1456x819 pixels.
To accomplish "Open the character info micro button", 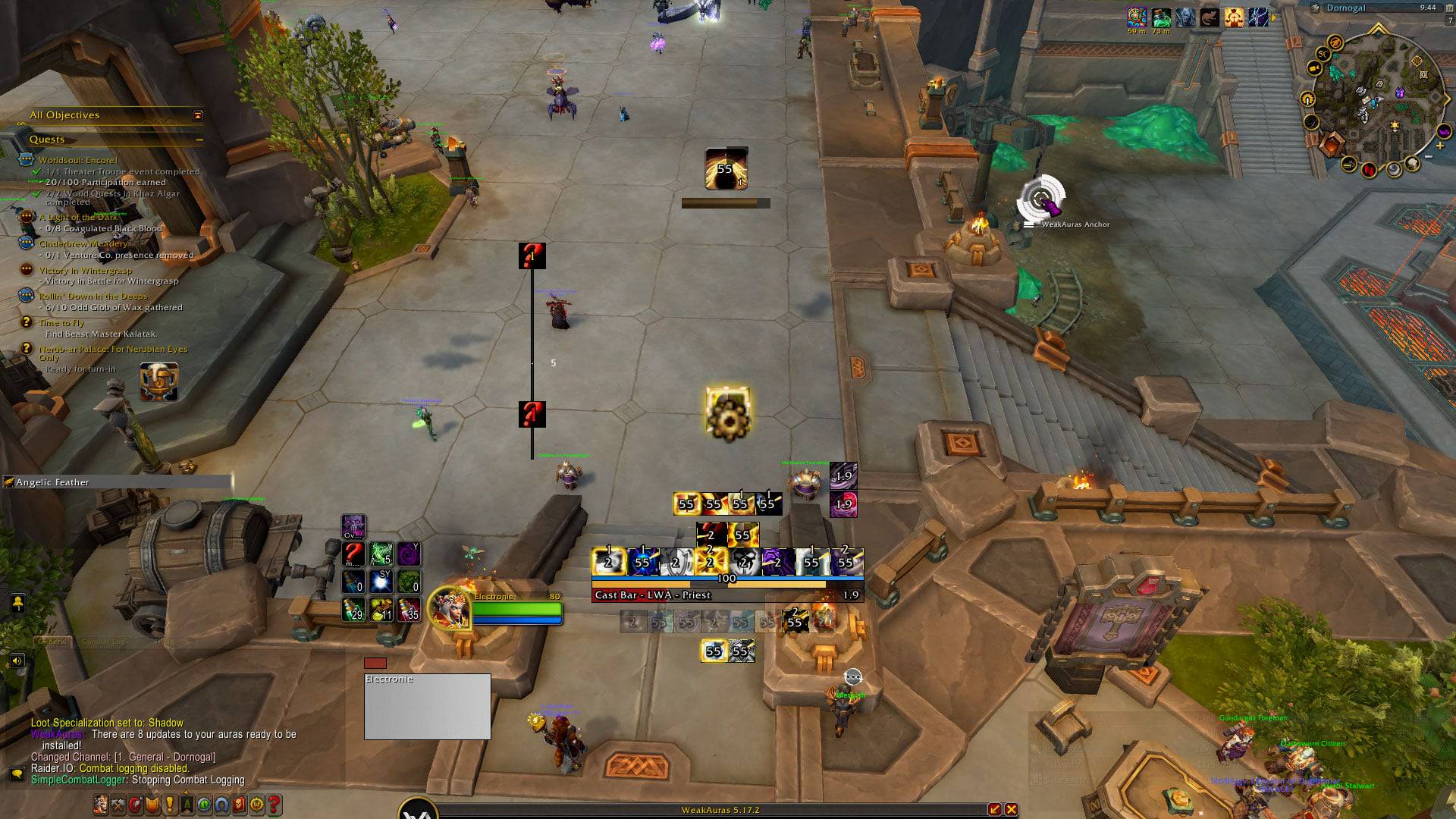I will (x=101, y=805).
